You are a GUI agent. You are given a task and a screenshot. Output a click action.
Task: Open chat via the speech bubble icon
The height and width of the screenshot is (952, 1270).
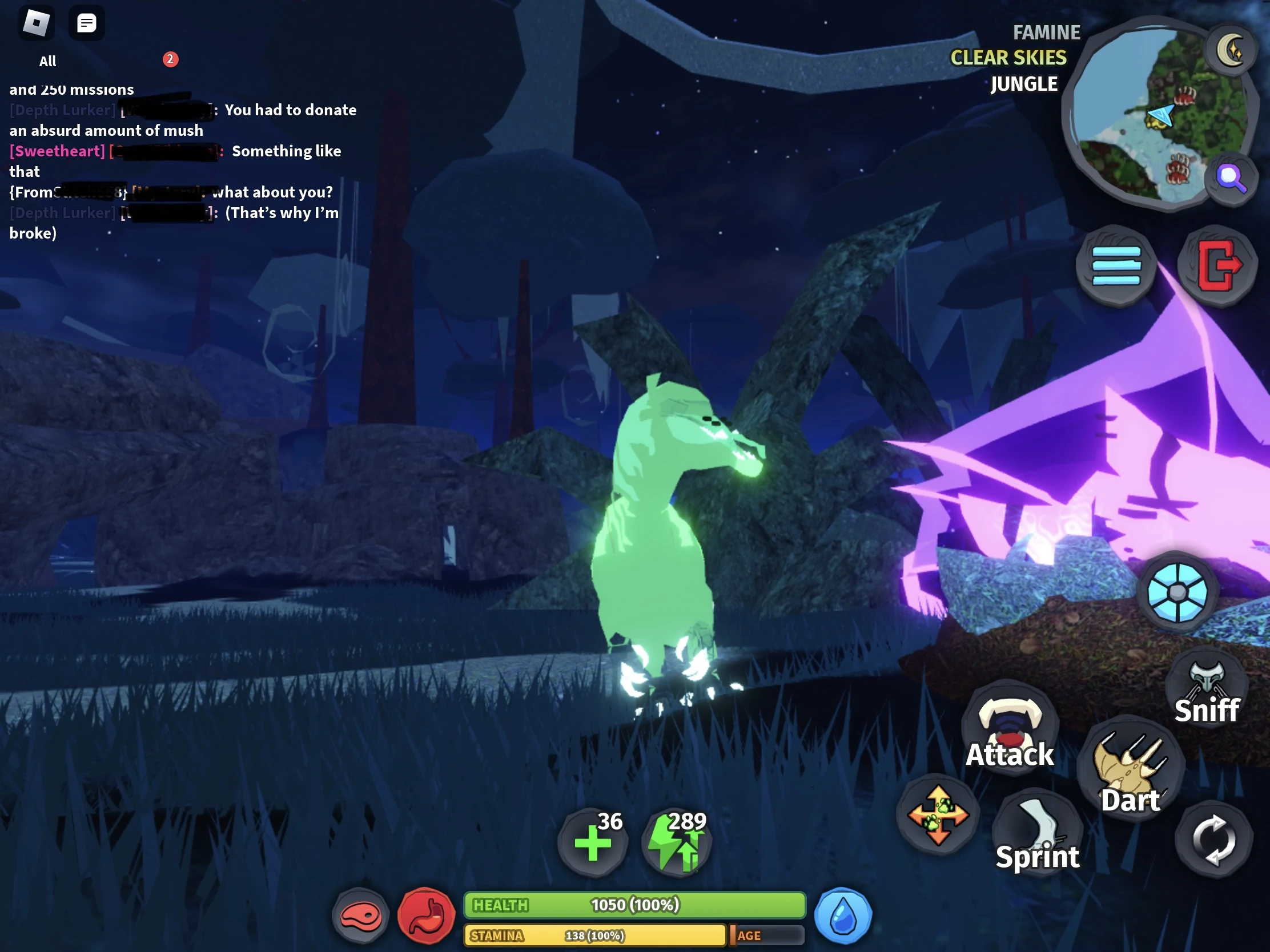tap(87, 23)
